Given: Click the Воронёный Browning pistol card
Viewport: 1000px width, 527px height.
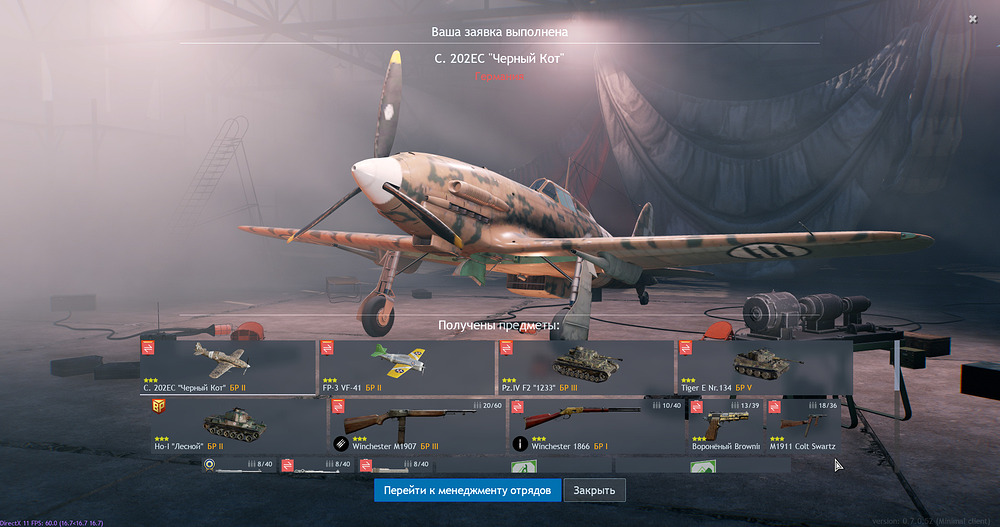Looking at the screenshot, I should [727, 424].
